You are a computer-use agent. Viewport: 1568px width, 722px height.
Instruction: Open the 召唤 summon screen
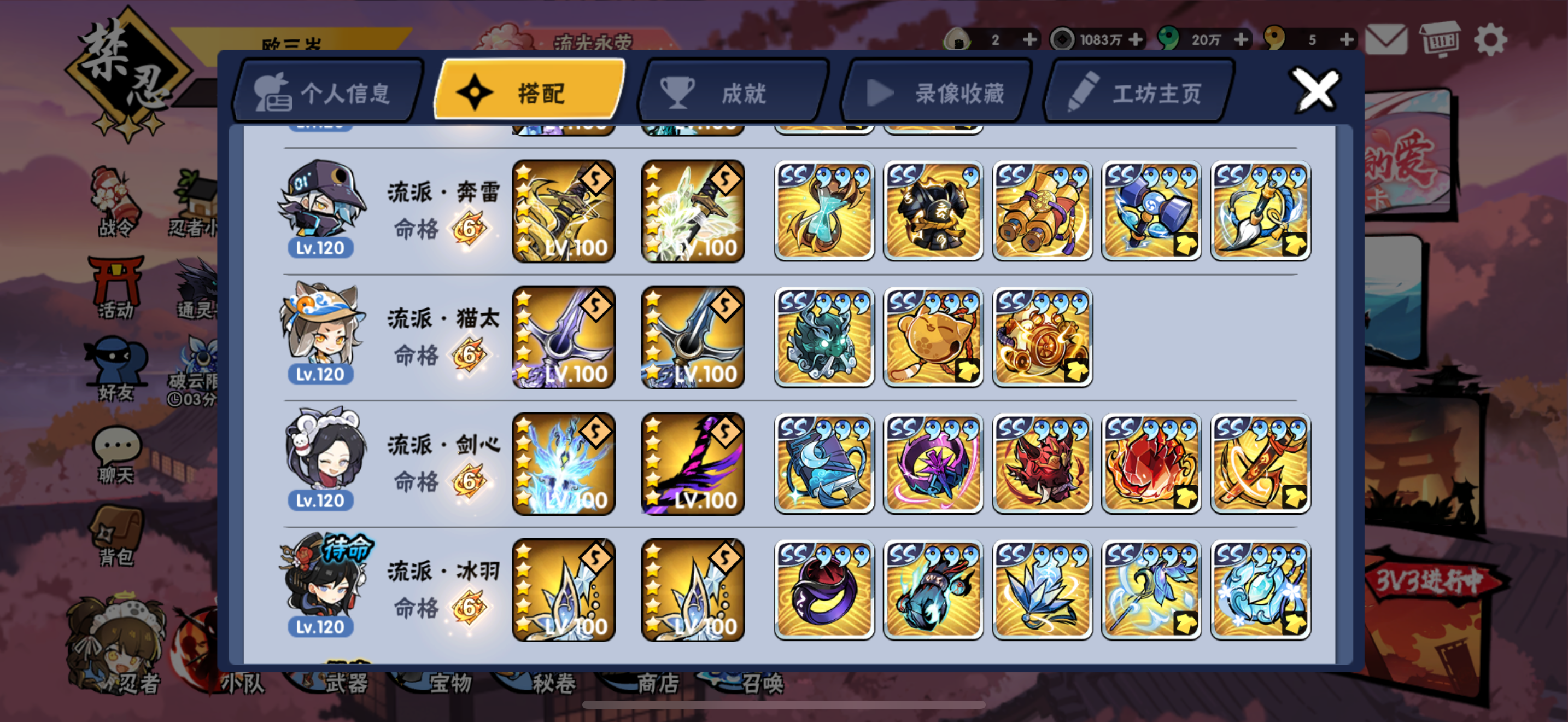point(772,683)
